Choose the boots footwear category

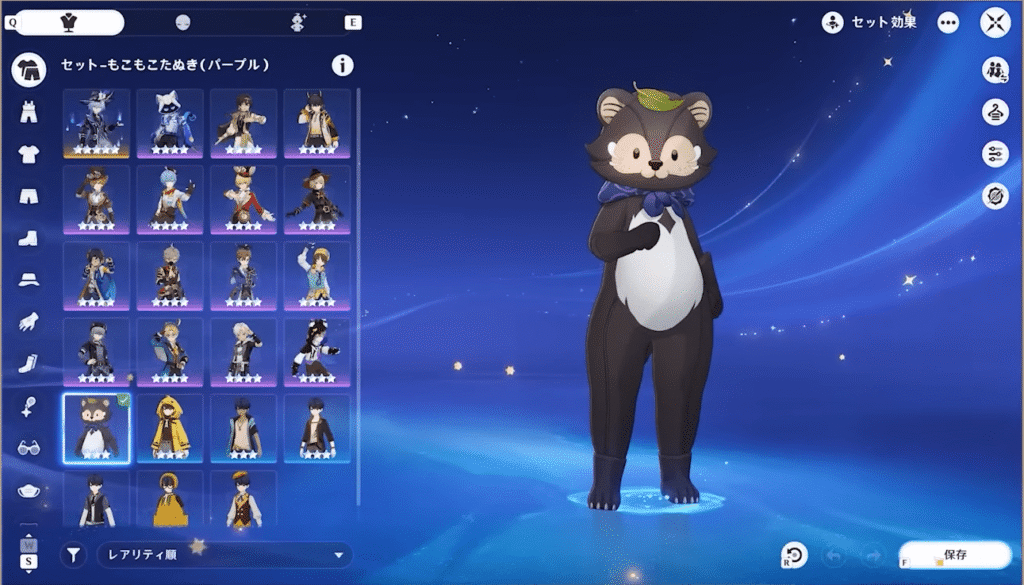pos(29,239)
